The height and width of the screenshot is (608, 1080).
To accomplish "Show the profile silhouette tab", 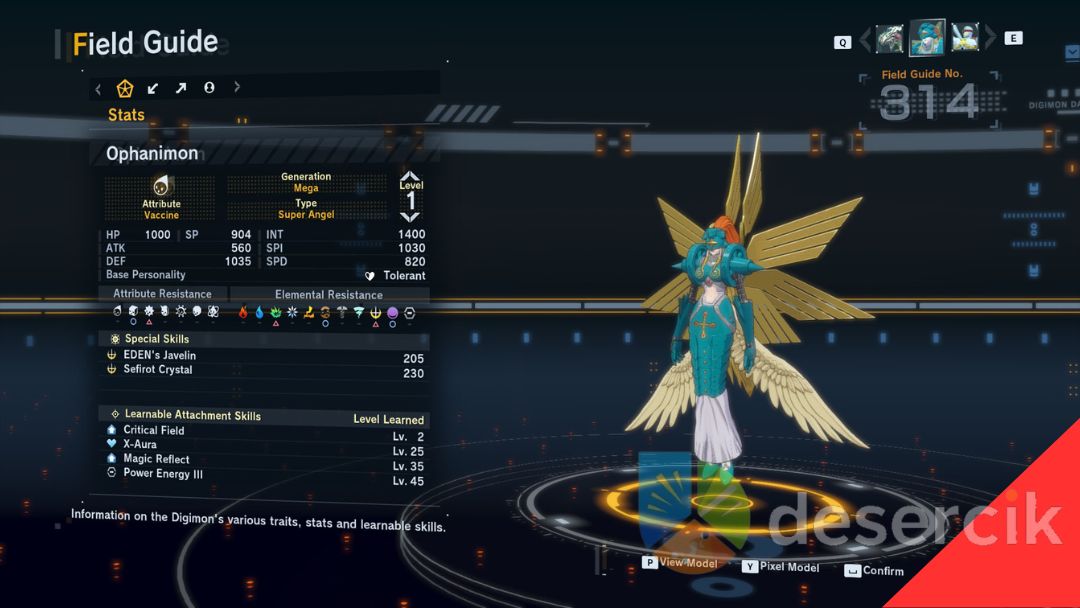I will click(x=209, y=88).
